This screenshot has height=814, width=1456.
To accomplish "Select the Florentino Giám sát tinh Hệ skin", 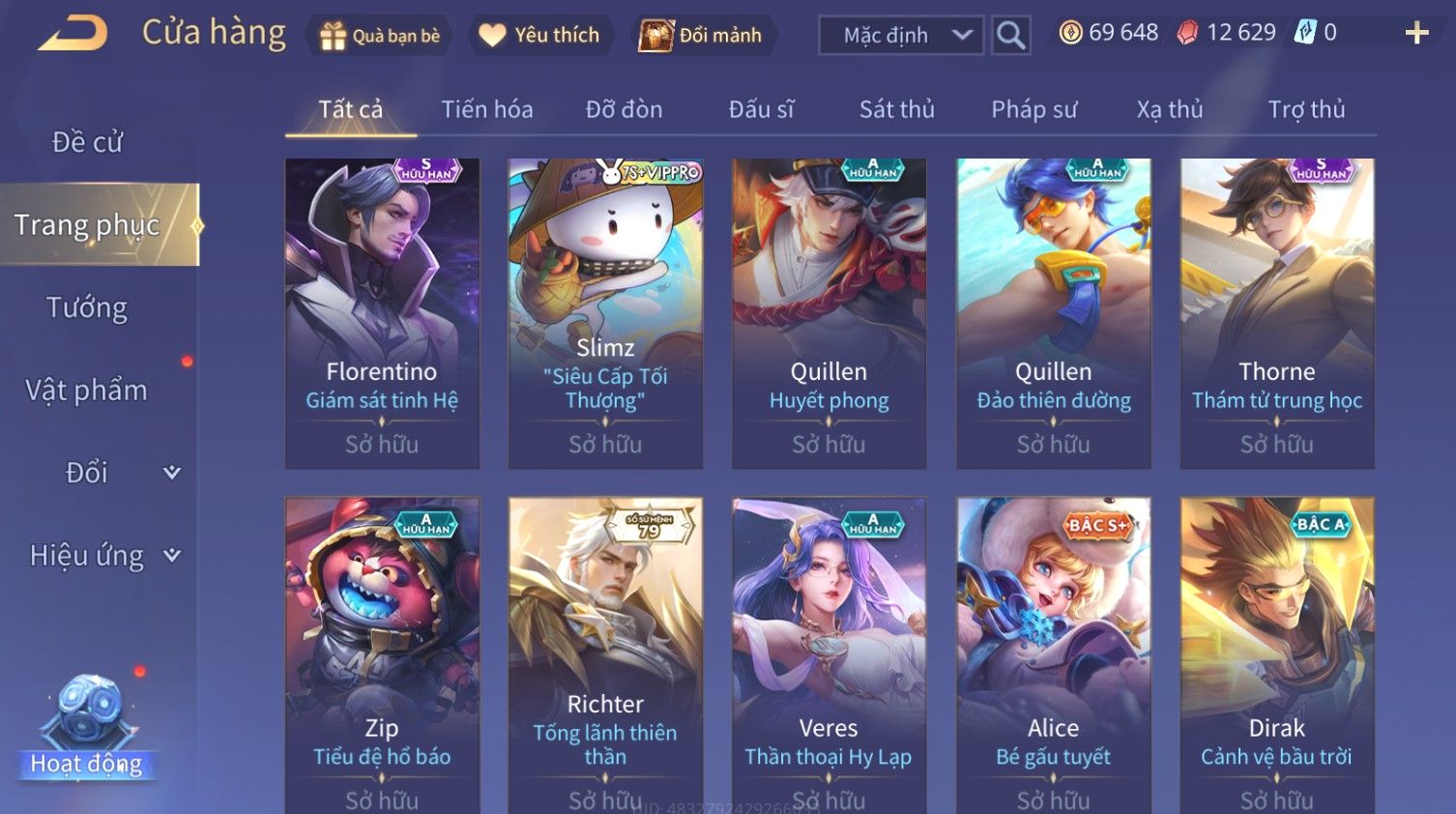I will pyautogui.click(x=382, y=313).
